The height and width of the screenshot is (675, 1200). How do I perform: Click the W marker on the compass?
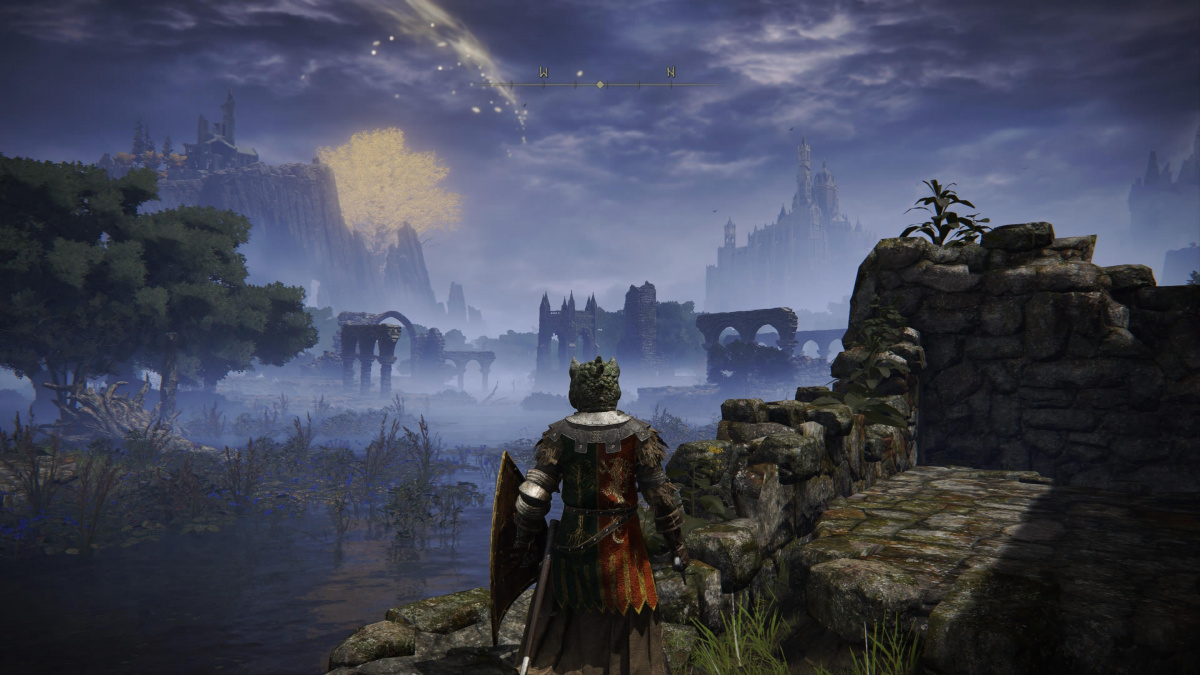(543, 72)
